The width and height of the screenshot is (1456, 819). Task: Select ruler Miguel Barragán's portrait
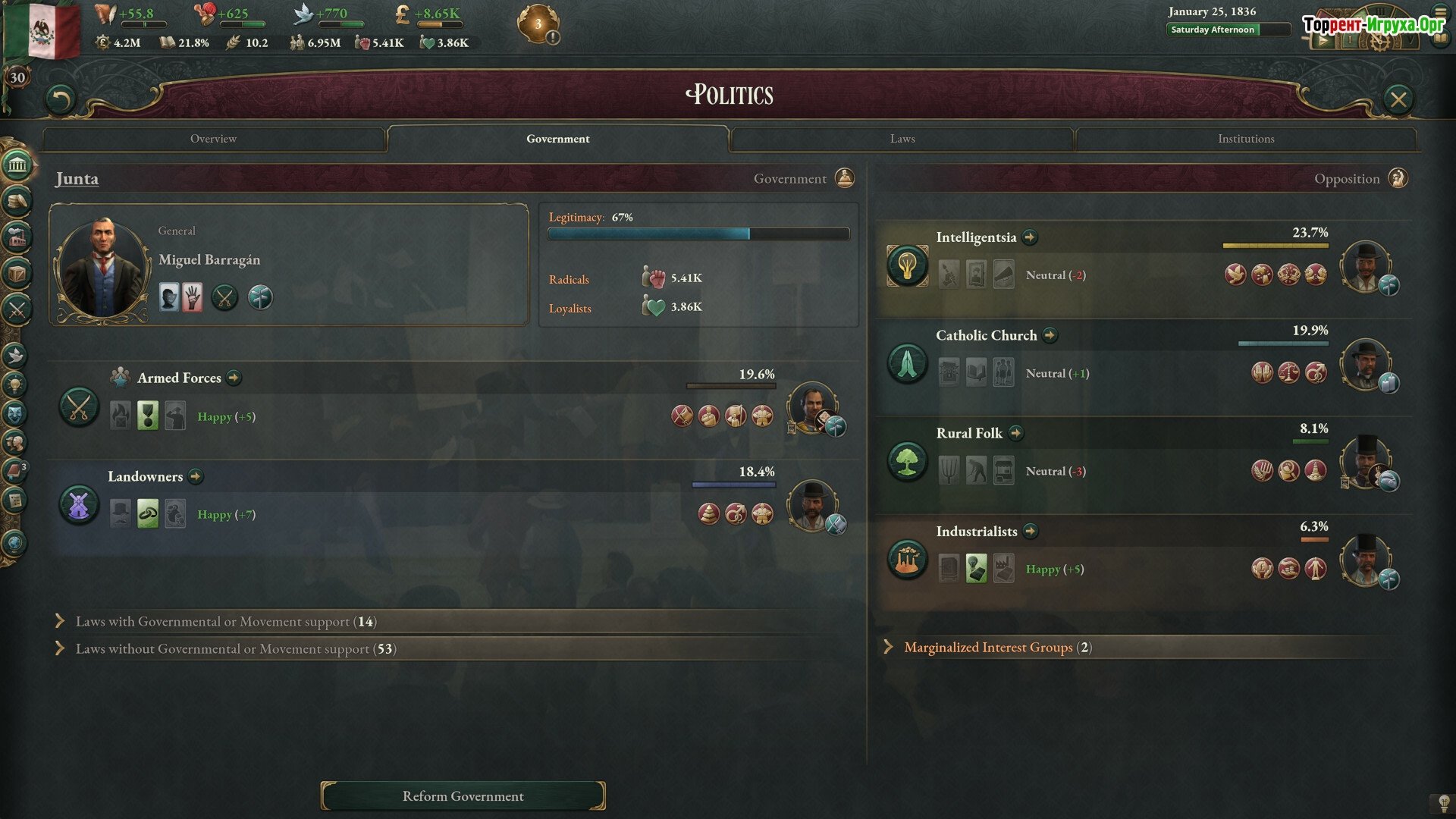[x=102, y=267]
